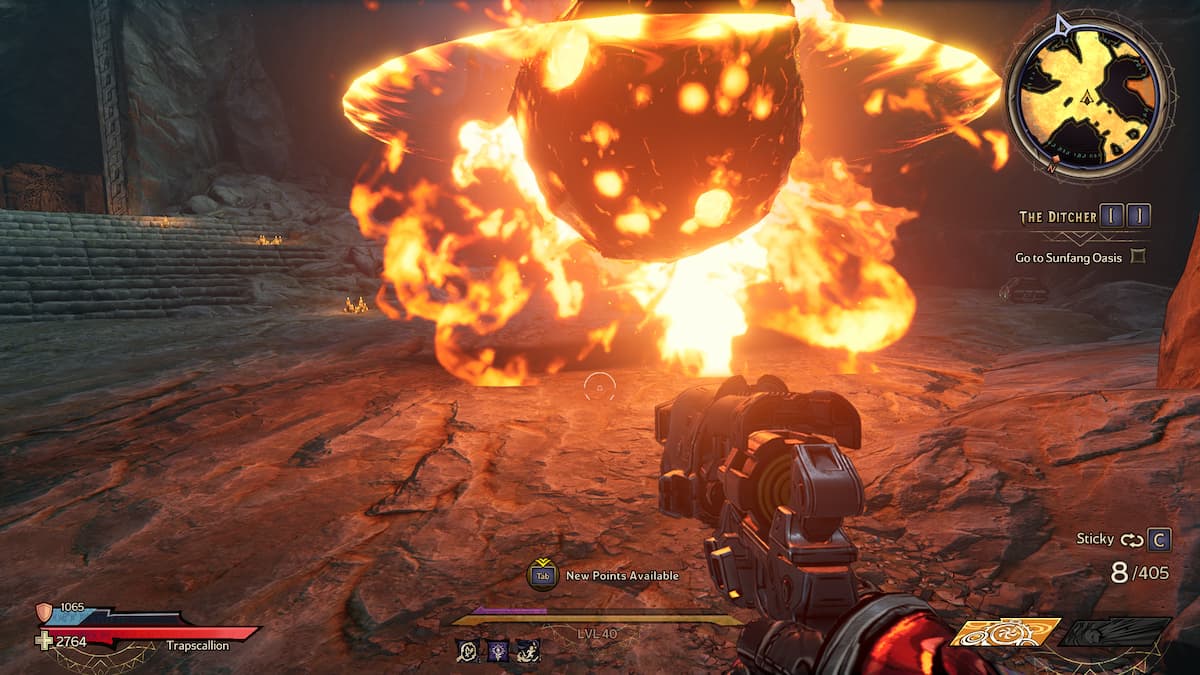Click the purple flower status icon
1200x675 pixels.
[497, 650]
